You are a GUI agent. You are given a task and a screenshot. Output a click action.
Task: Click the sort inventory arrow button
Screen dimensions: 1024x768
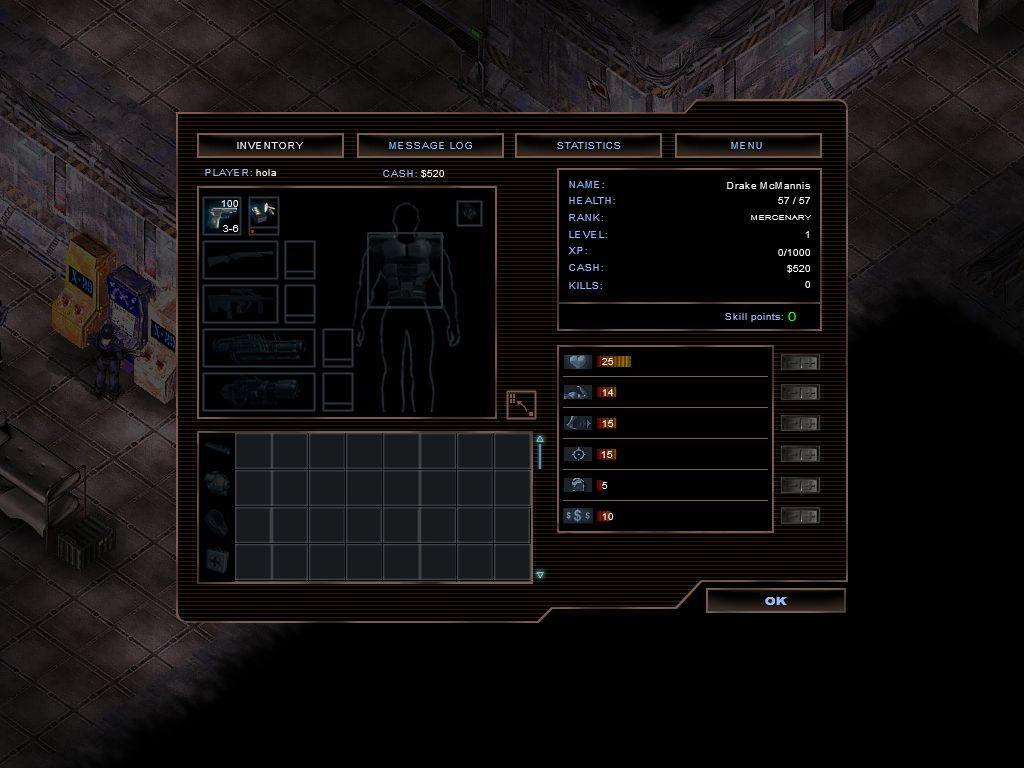pos(521,404)
